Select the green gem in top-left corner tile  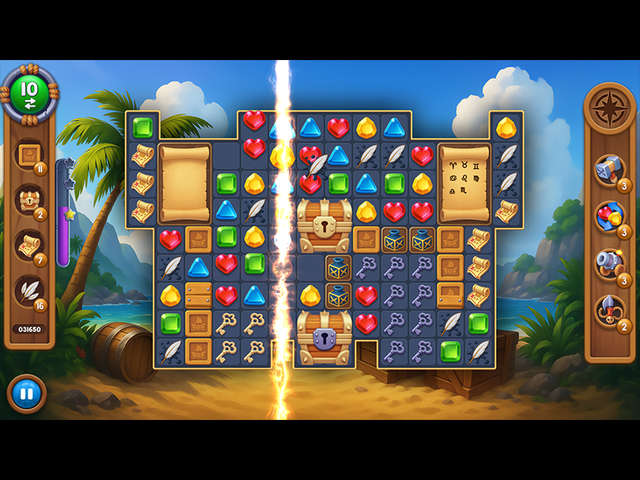click(x=143, y=127)
